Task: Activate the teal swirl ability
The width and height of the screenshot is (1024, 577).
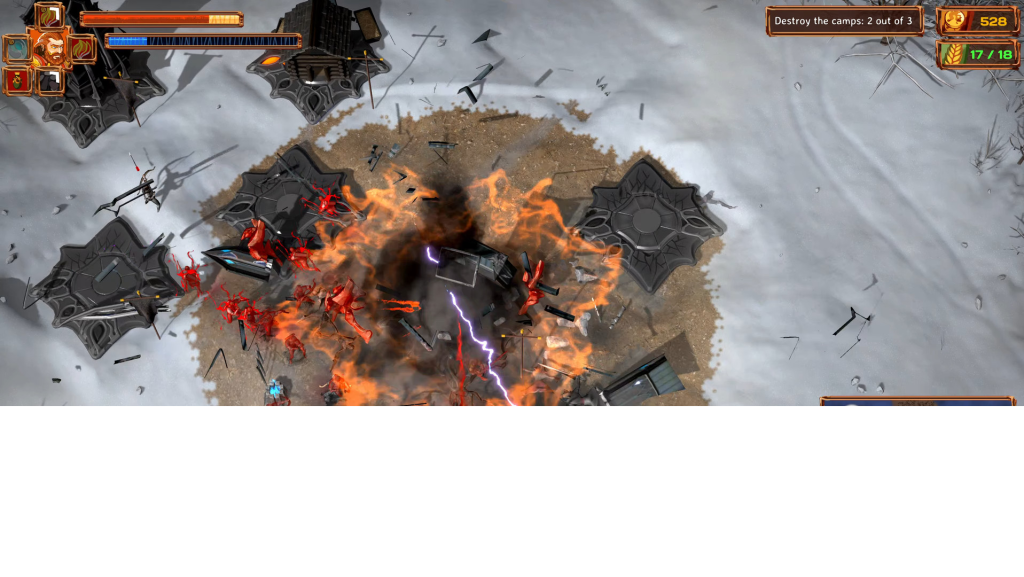Action: [x=17, y=48]
